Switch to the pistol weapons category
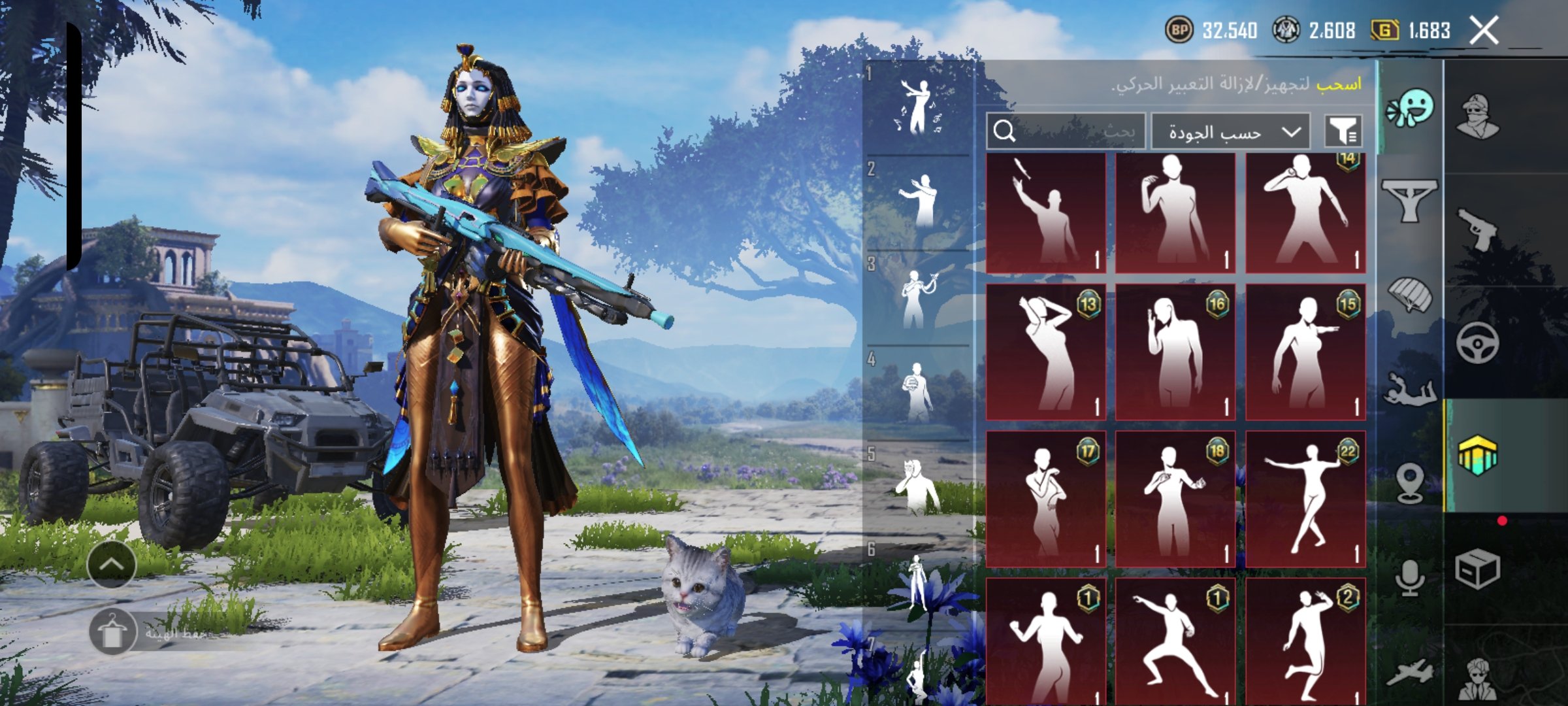 click(1478, 229)
